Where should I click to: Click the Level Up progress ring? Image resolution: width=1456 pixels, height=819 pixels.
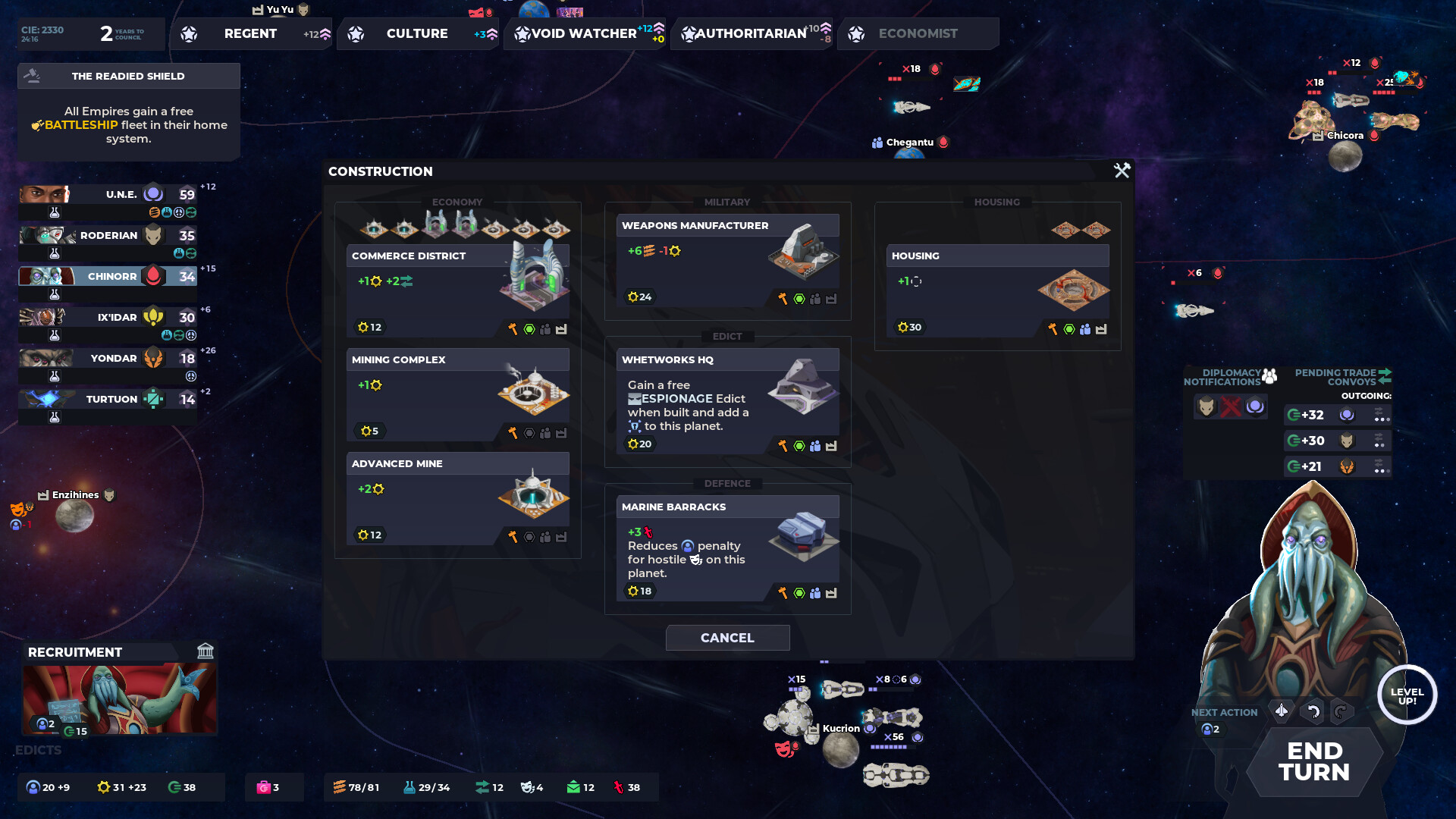pyautogui.click(x=1408, y=695)
